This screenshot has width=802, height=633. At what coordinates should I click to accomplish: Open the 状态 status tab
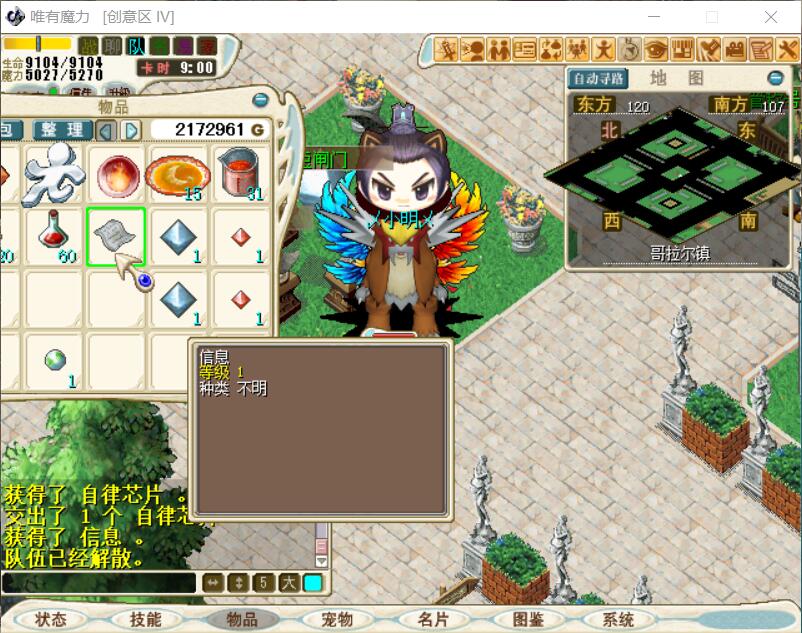pyautogui.click(x=50, y=619)
